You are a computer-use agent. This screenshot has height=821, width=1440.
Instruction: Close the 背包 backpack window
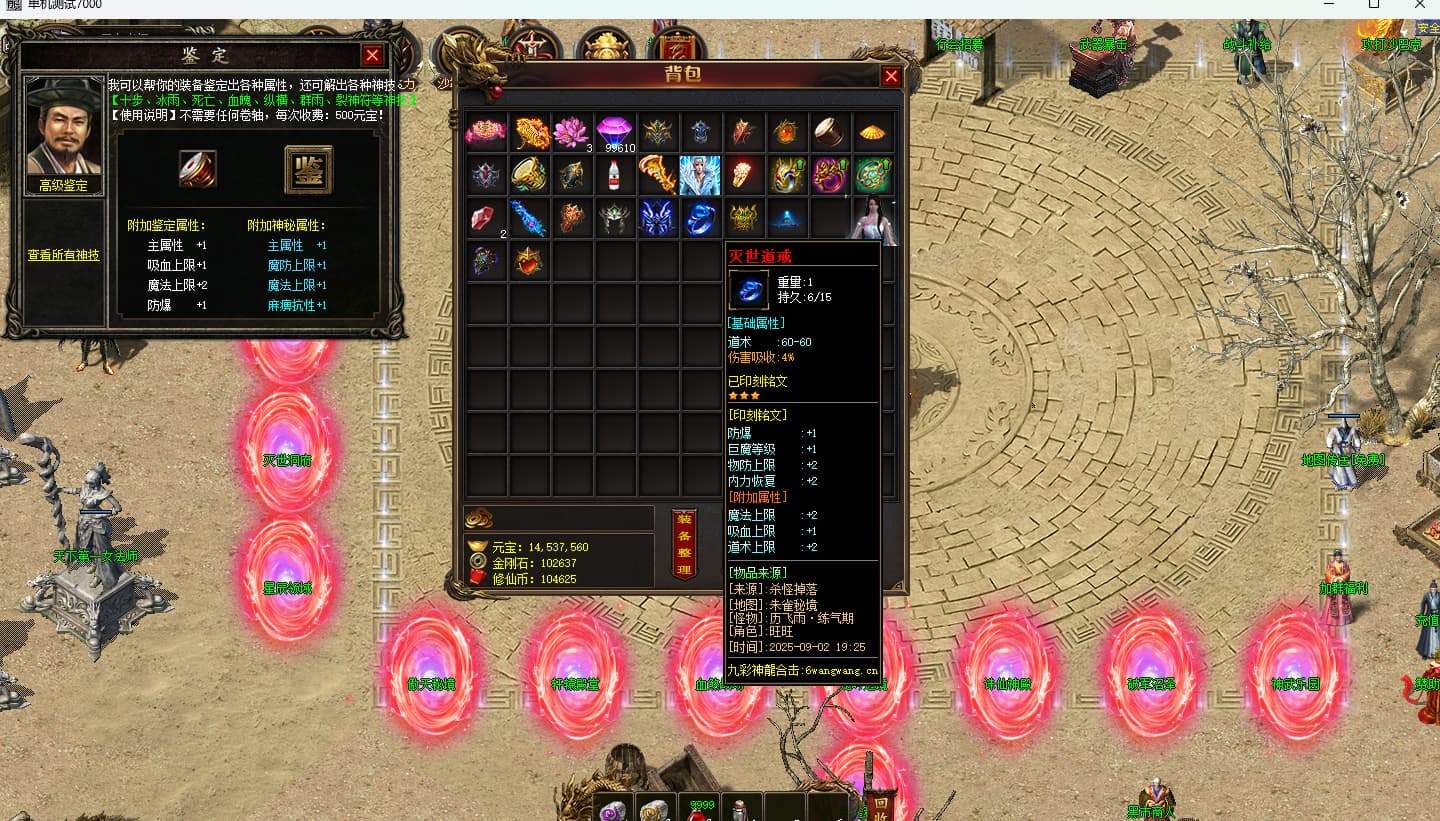891,77
